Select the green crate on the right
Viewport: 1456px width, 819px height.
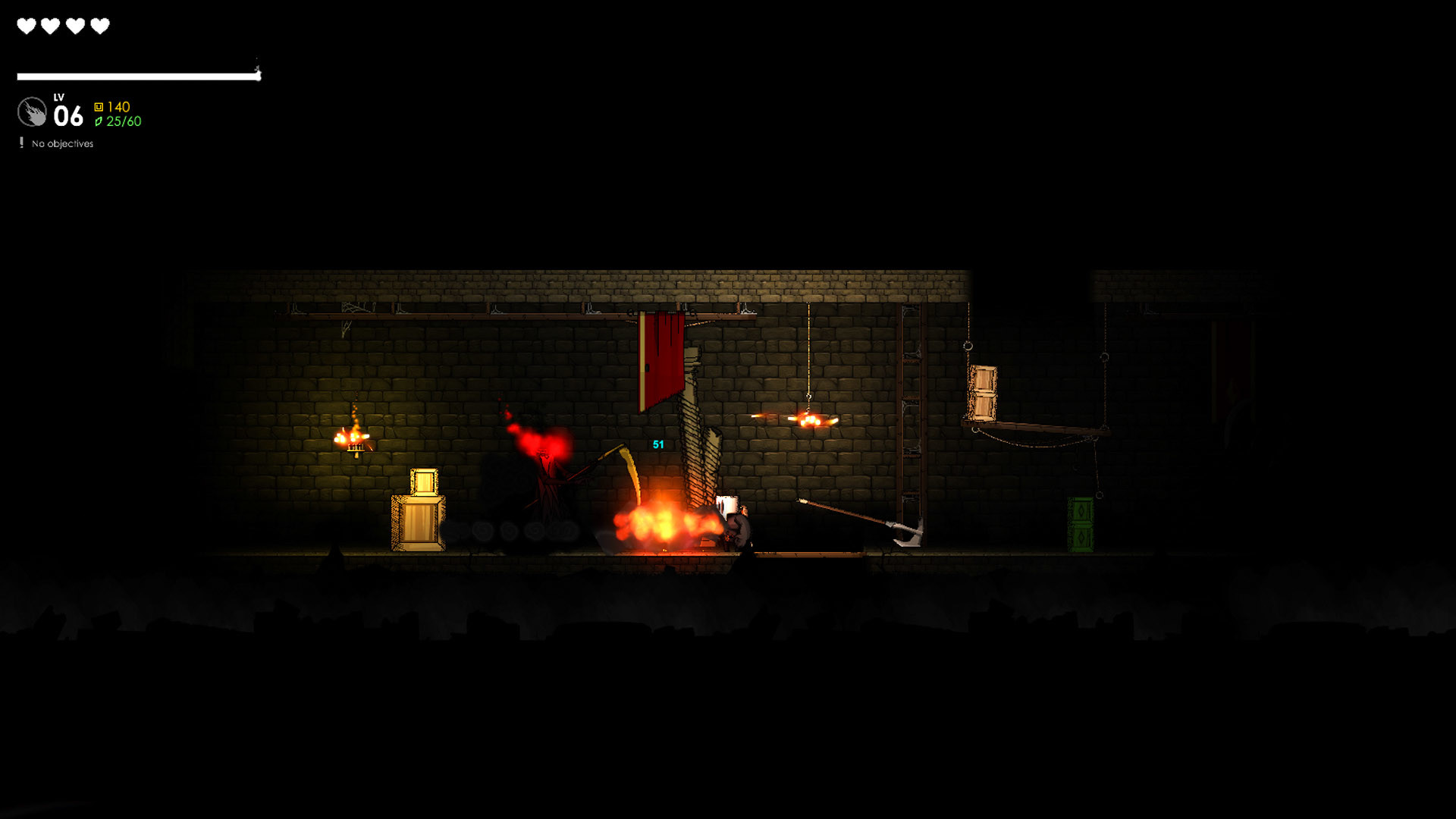pos(1081,523)
